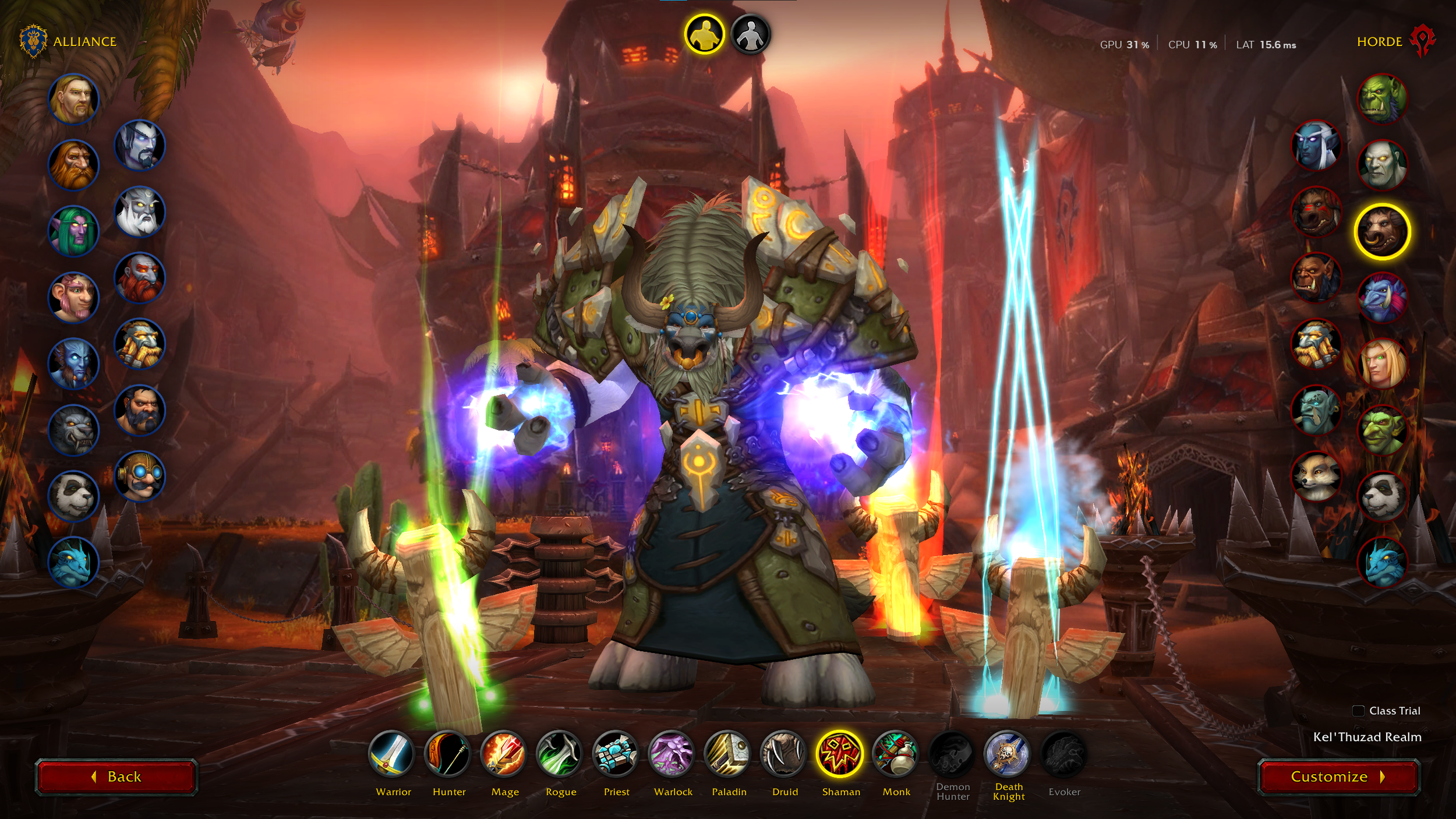Select the Paladin class icon
This screenshot has height=819, width=1456.
[727, 754]
